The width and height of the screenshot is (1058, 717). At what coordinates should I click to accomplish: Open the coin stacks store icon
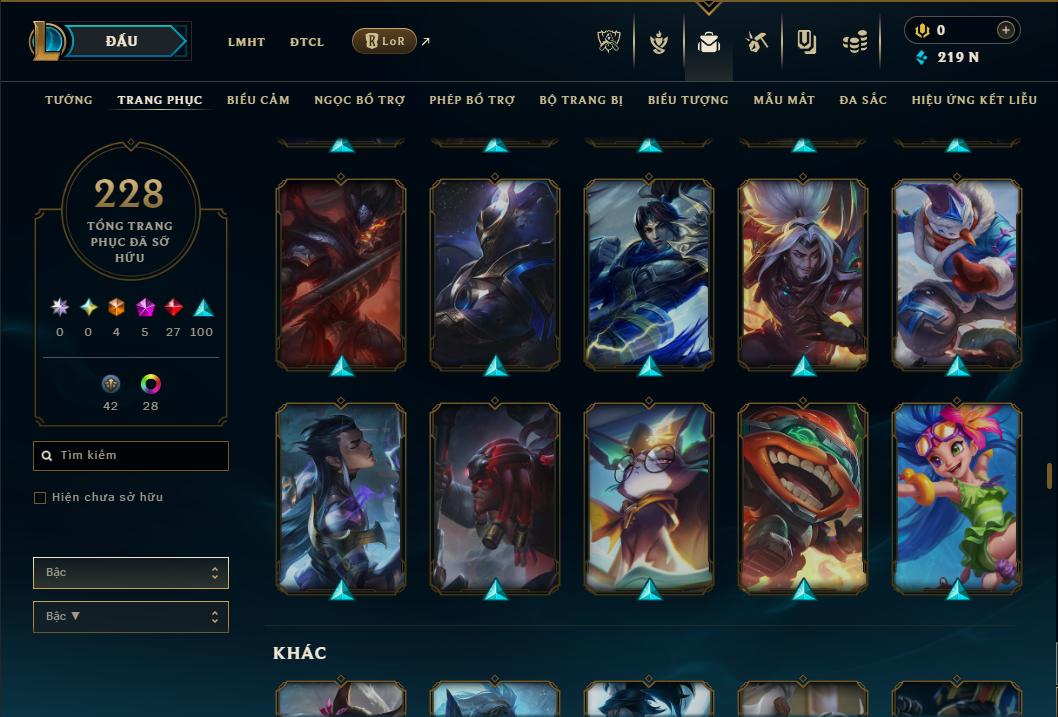point(854,42)
